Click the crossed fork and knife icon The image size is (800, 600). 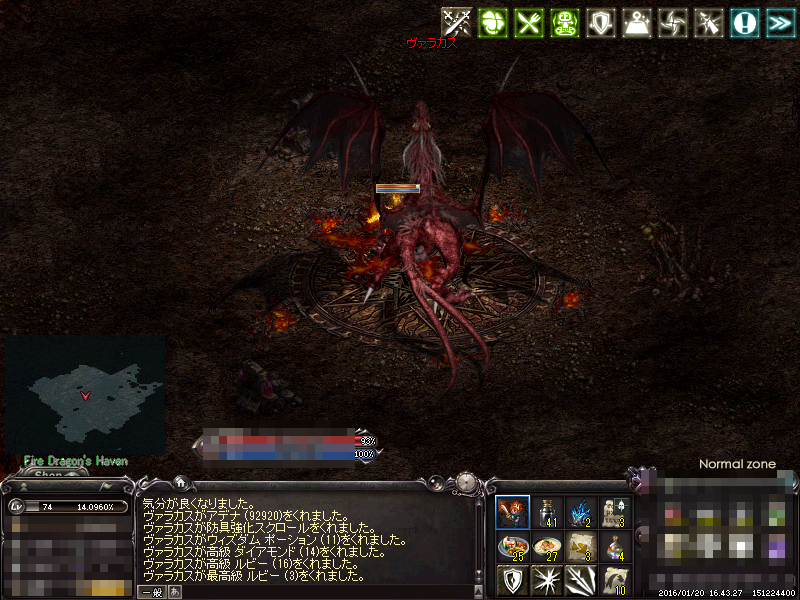point(528,22)
